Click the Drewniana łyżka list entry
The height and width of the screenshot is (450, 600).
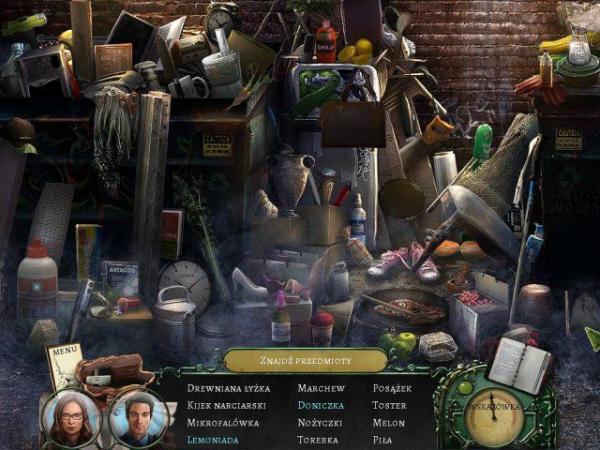click(229, 388)
